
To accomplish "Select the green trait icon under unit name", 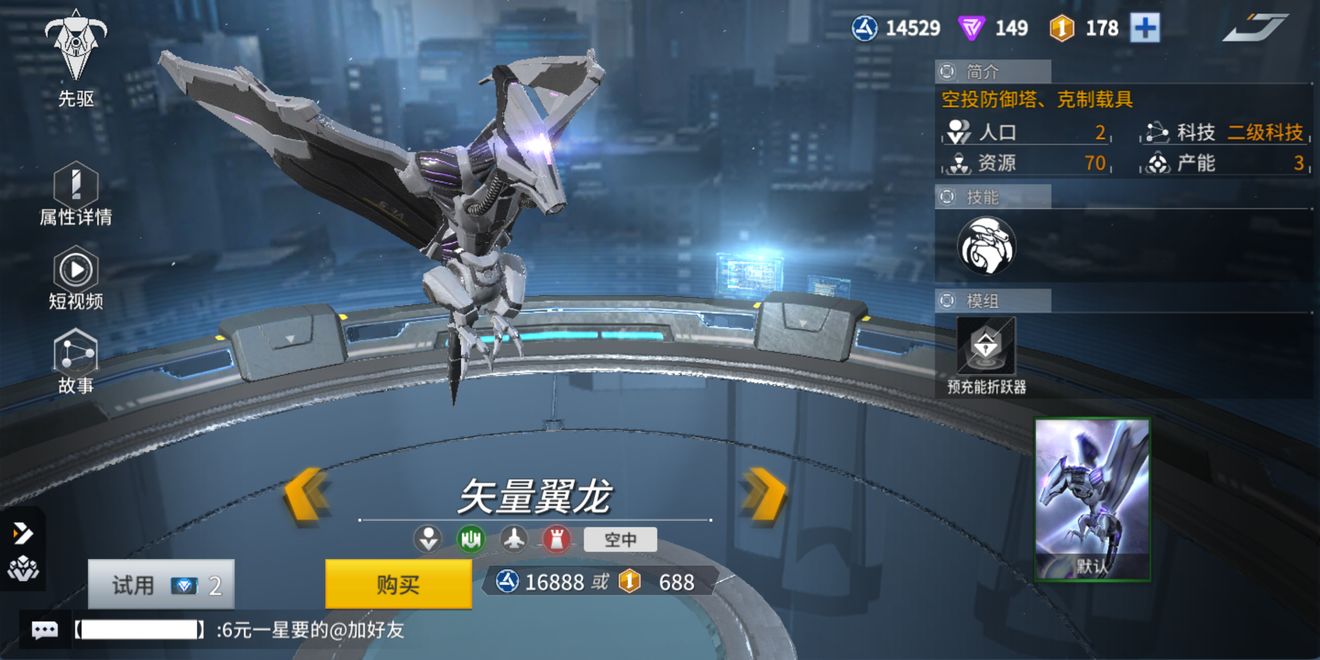I will tap(471, 540).
